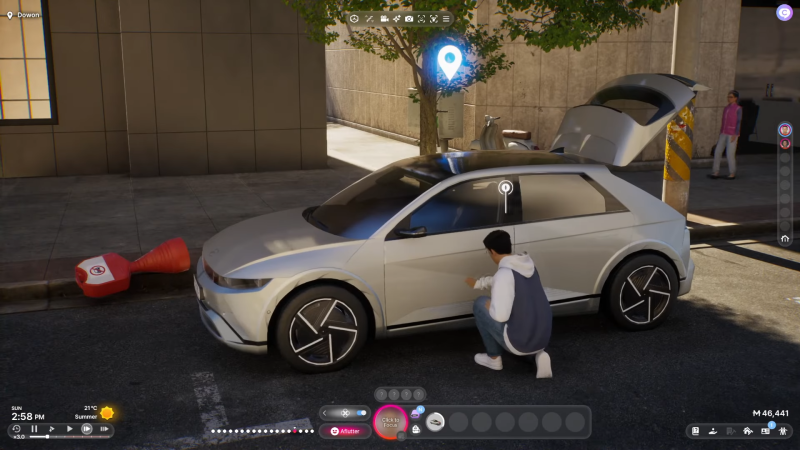This screenshot has height=450, width=800.
Task: Open the notification card icon with badge
Action: tap(765, 431)
